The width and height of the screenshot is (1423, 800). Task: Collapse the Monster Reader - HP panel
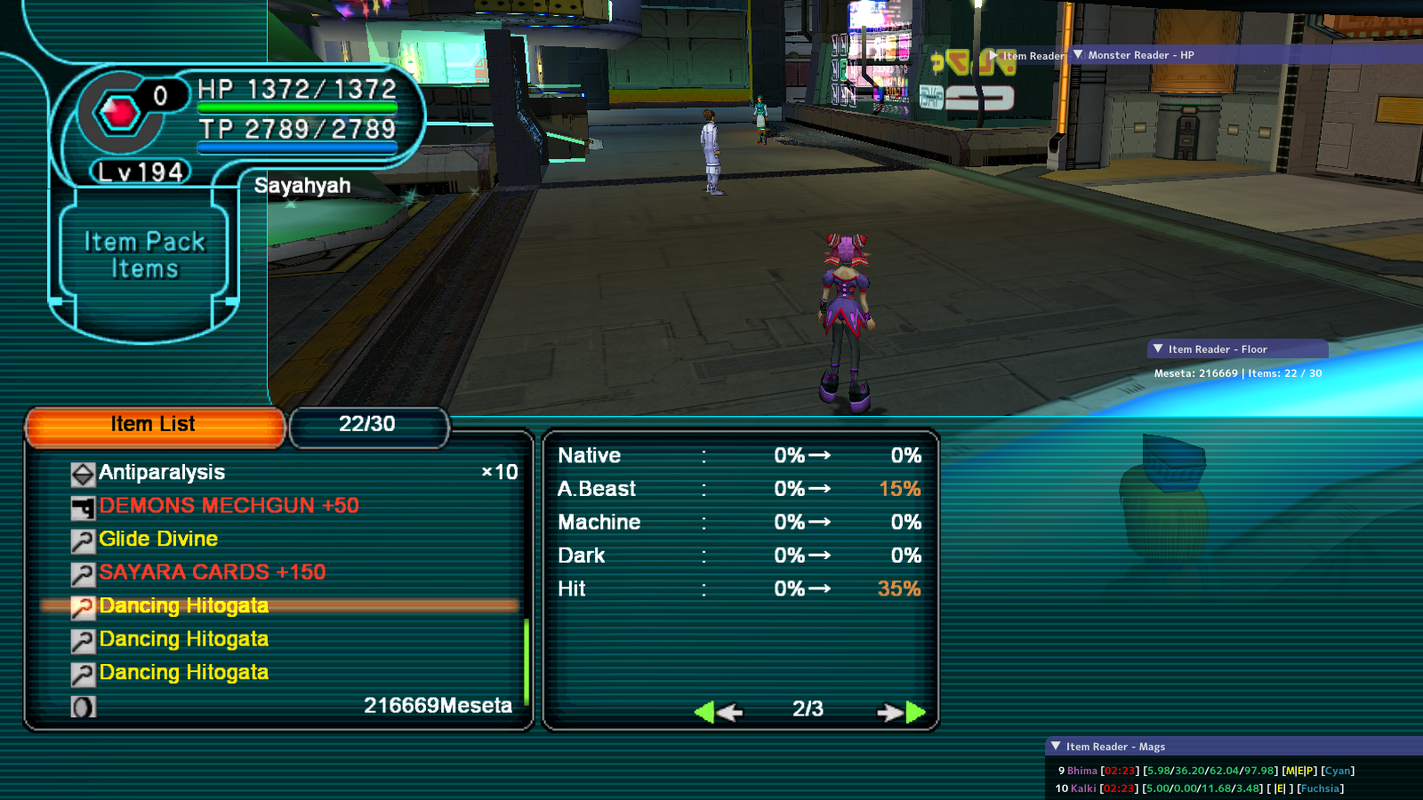tap(1079, 54)
